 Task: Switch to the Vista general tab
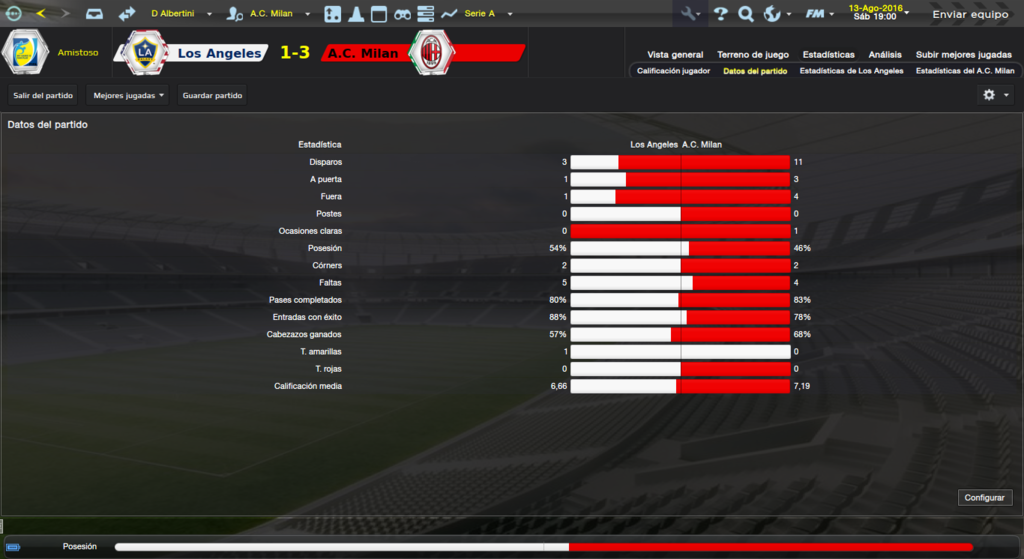675,54
